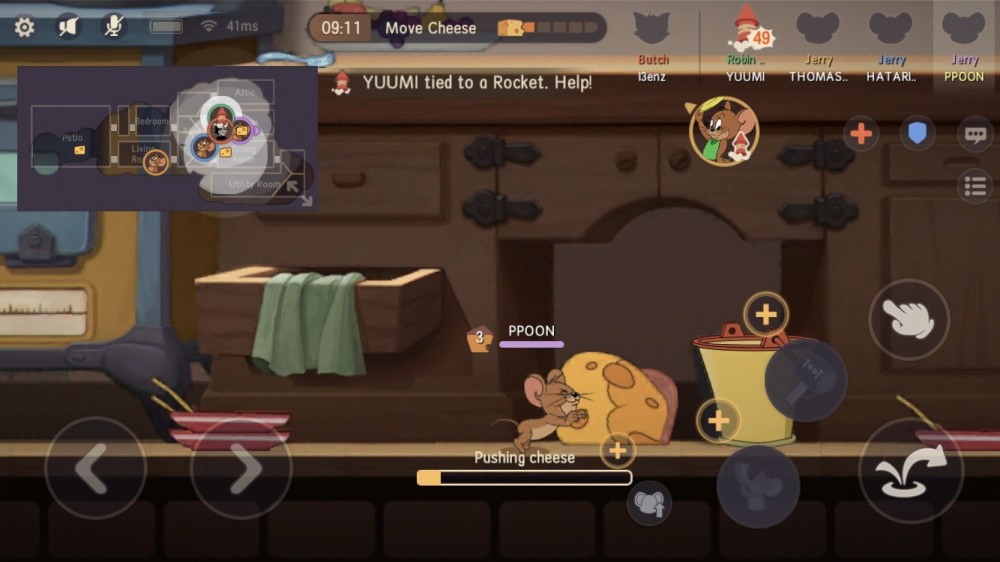Tap the mouse icon below progress bar

[649, 503]
